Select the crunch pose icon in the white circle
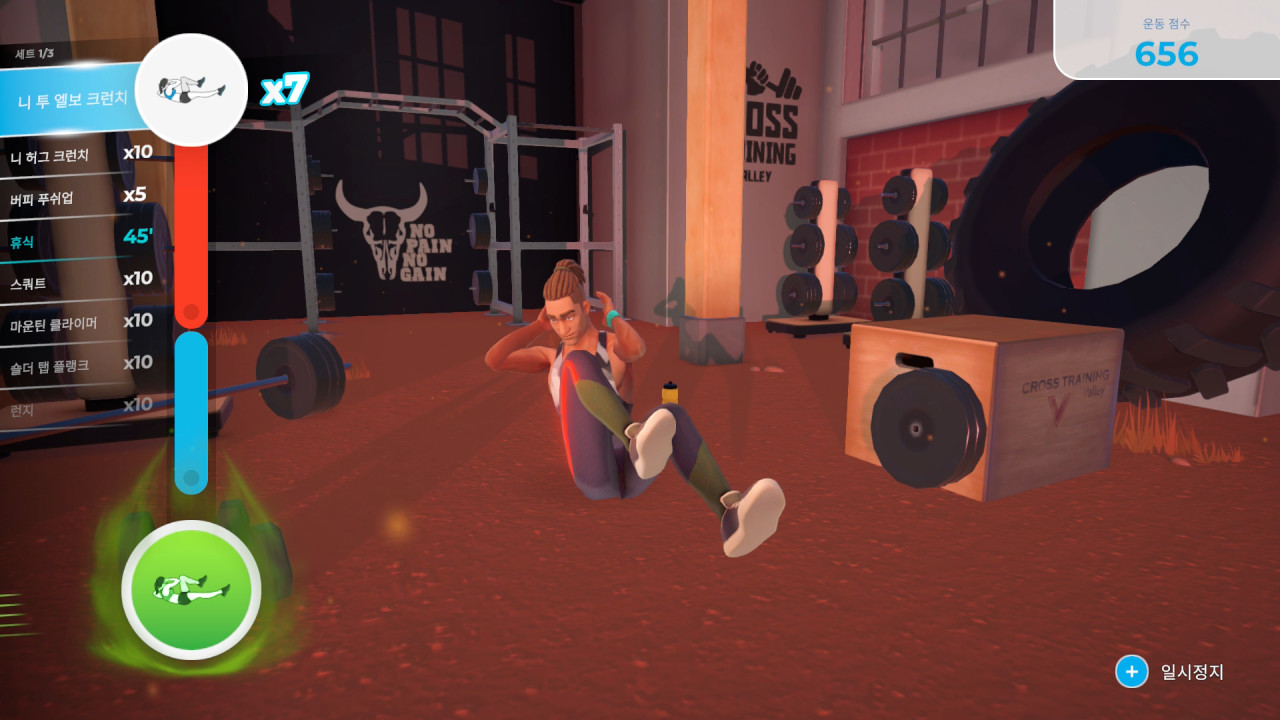The image size is (1280, 720). pyautogui.click(x=191, y=89)
